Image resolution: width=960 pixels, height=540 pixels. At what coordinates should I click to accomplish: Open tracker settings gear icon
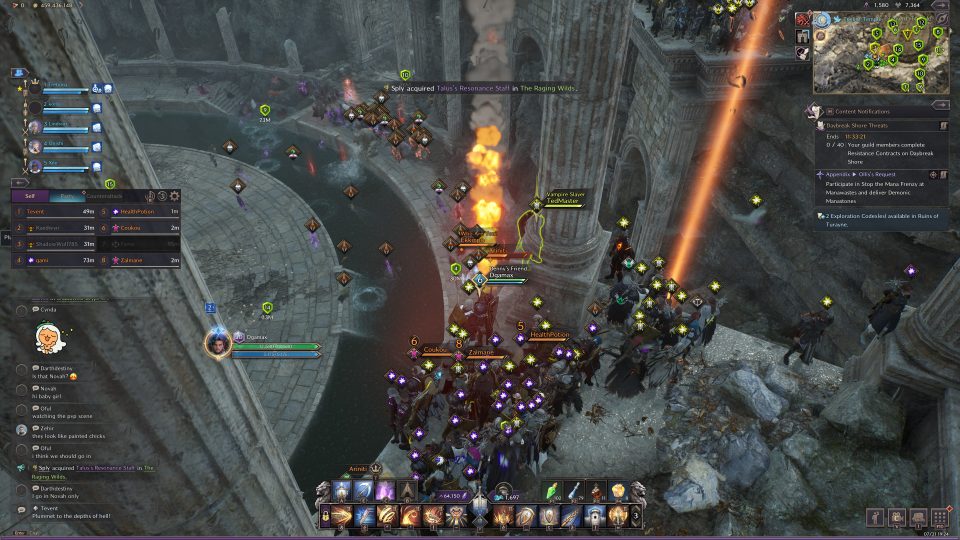point(175,196)
